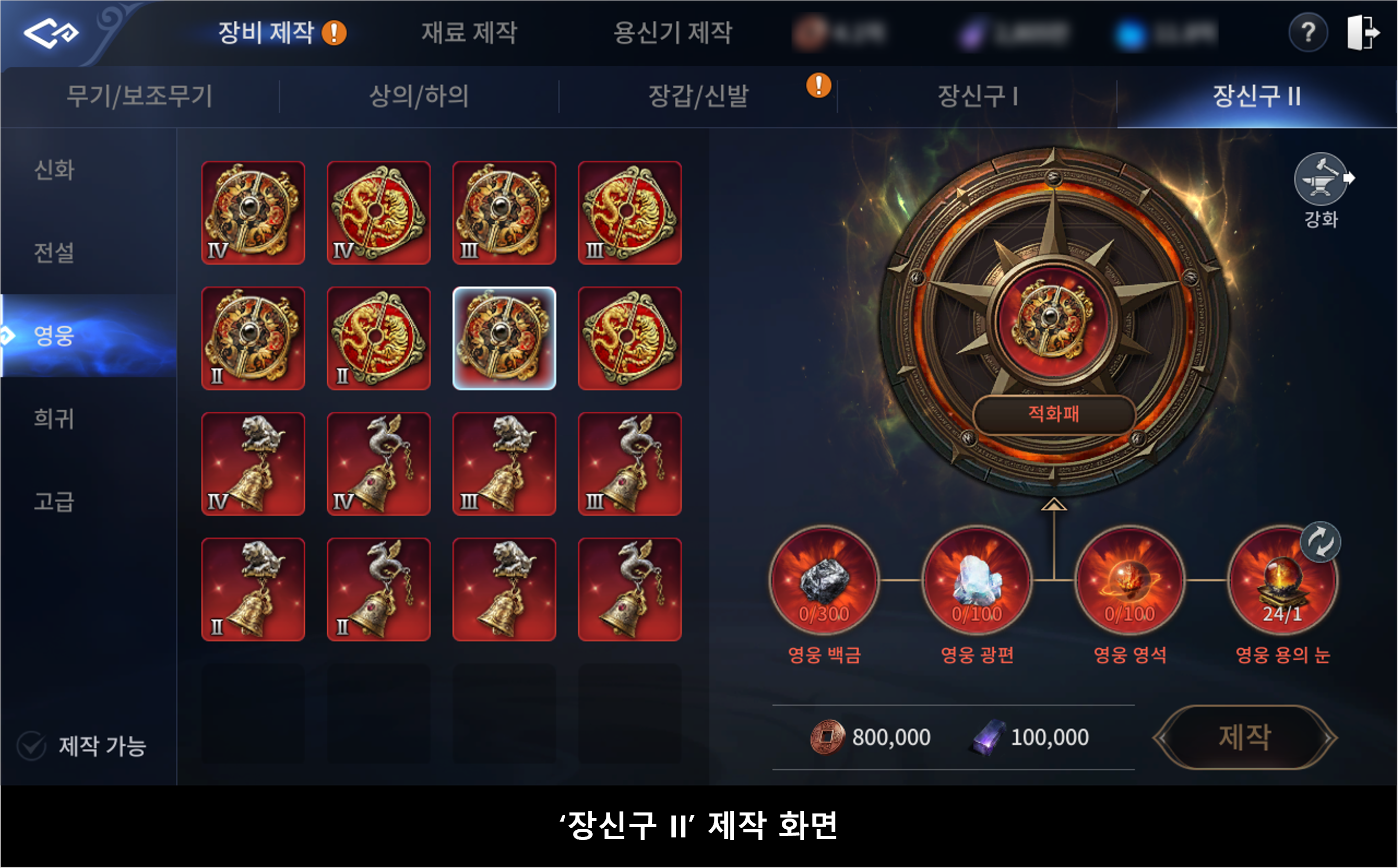This screenshot has height=868, width=1398.
Task: Select the 무기/보조무기 category
Action: 140,96
